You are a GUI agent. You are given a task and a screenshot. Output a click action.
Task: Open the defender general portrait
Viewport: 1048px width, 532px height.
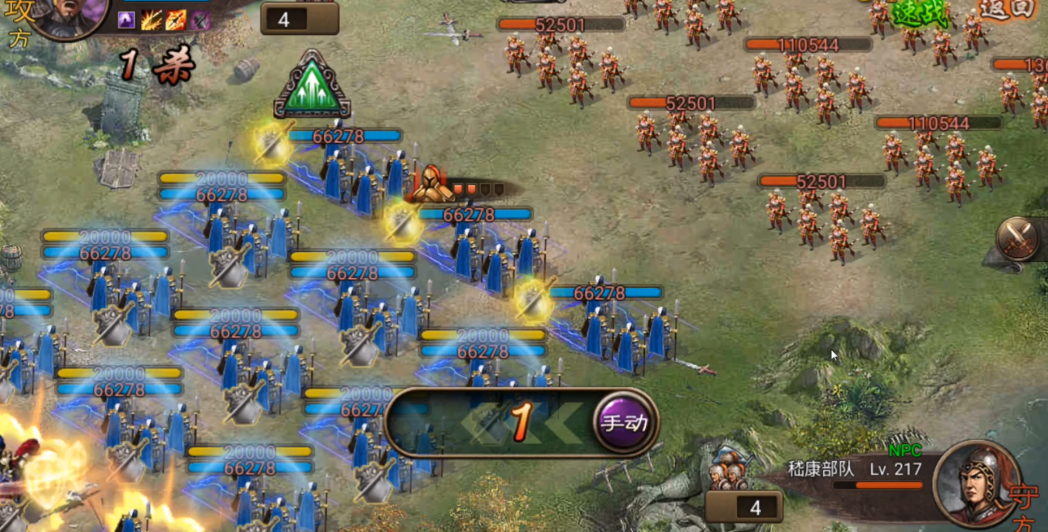tap(976, 484)
